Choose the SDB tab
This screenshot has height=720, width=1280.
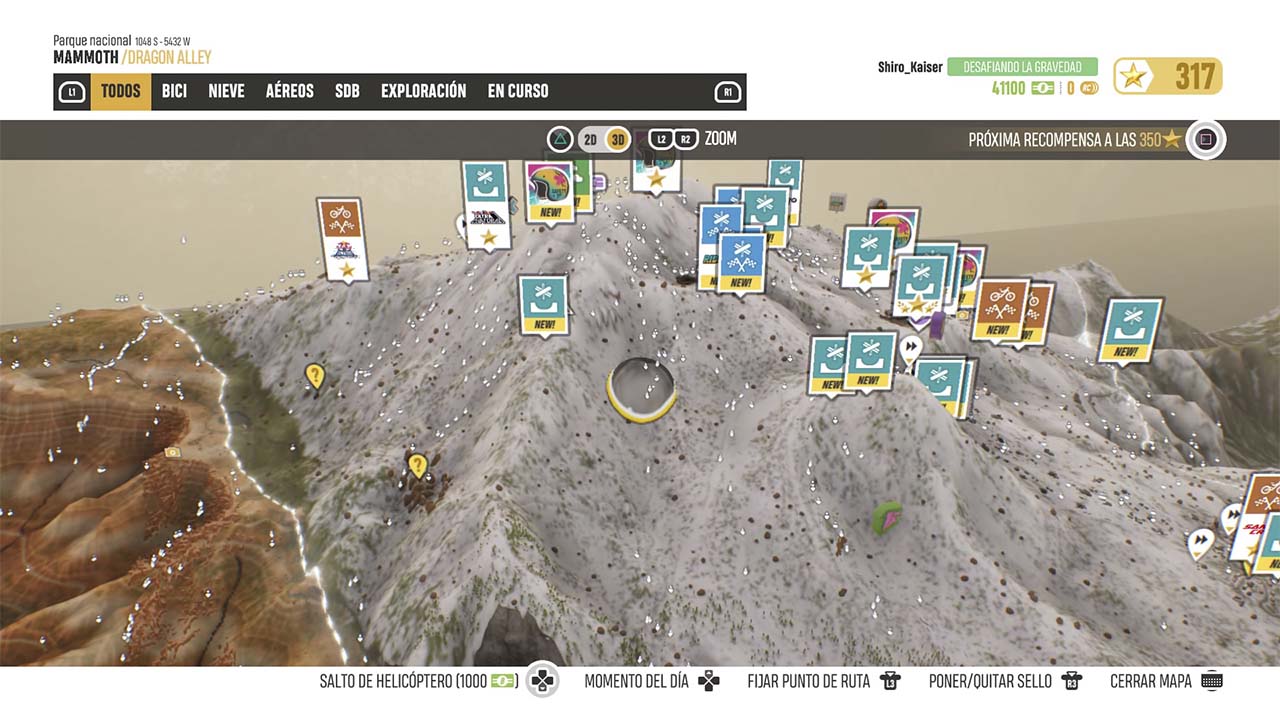coord(347,91)
